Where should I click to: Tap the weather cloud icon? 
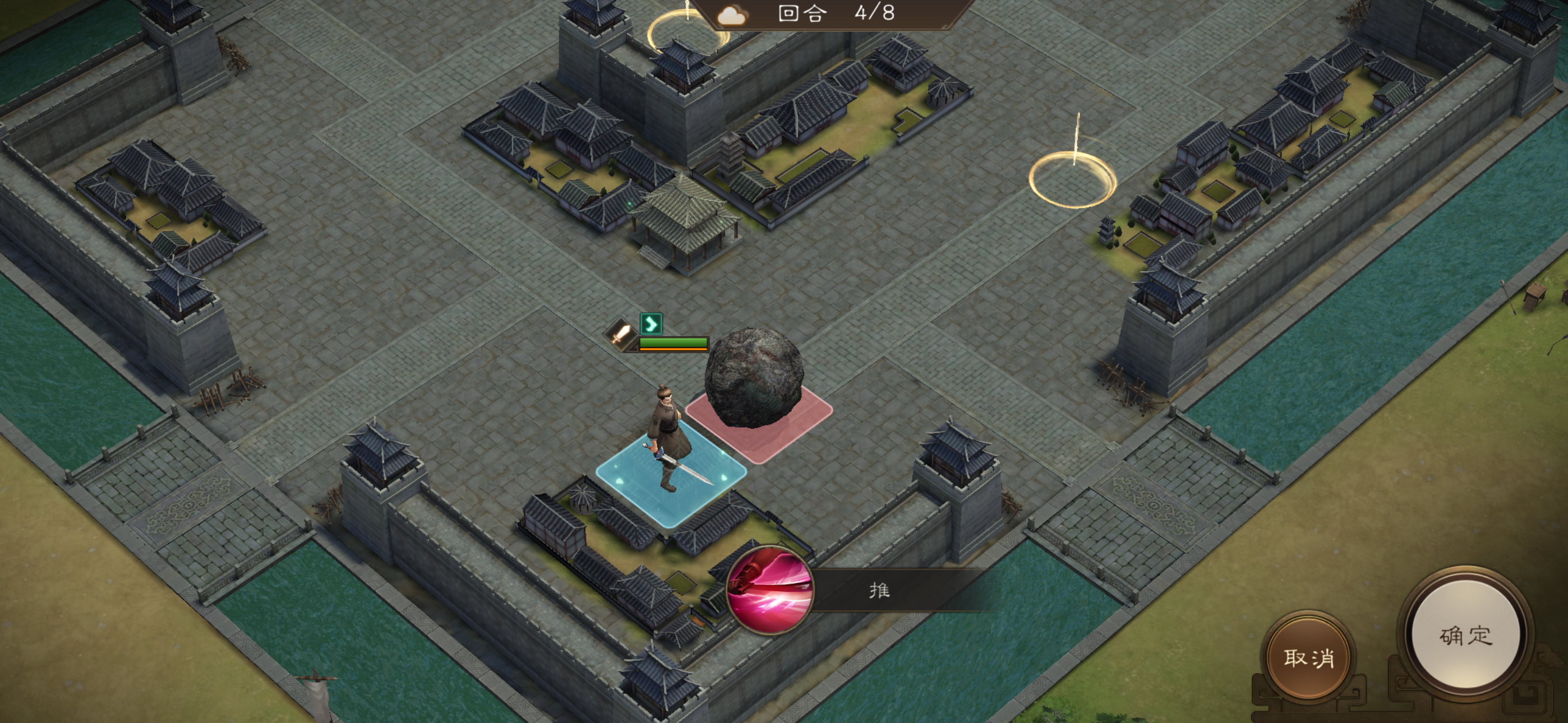[x=731, y=17]
